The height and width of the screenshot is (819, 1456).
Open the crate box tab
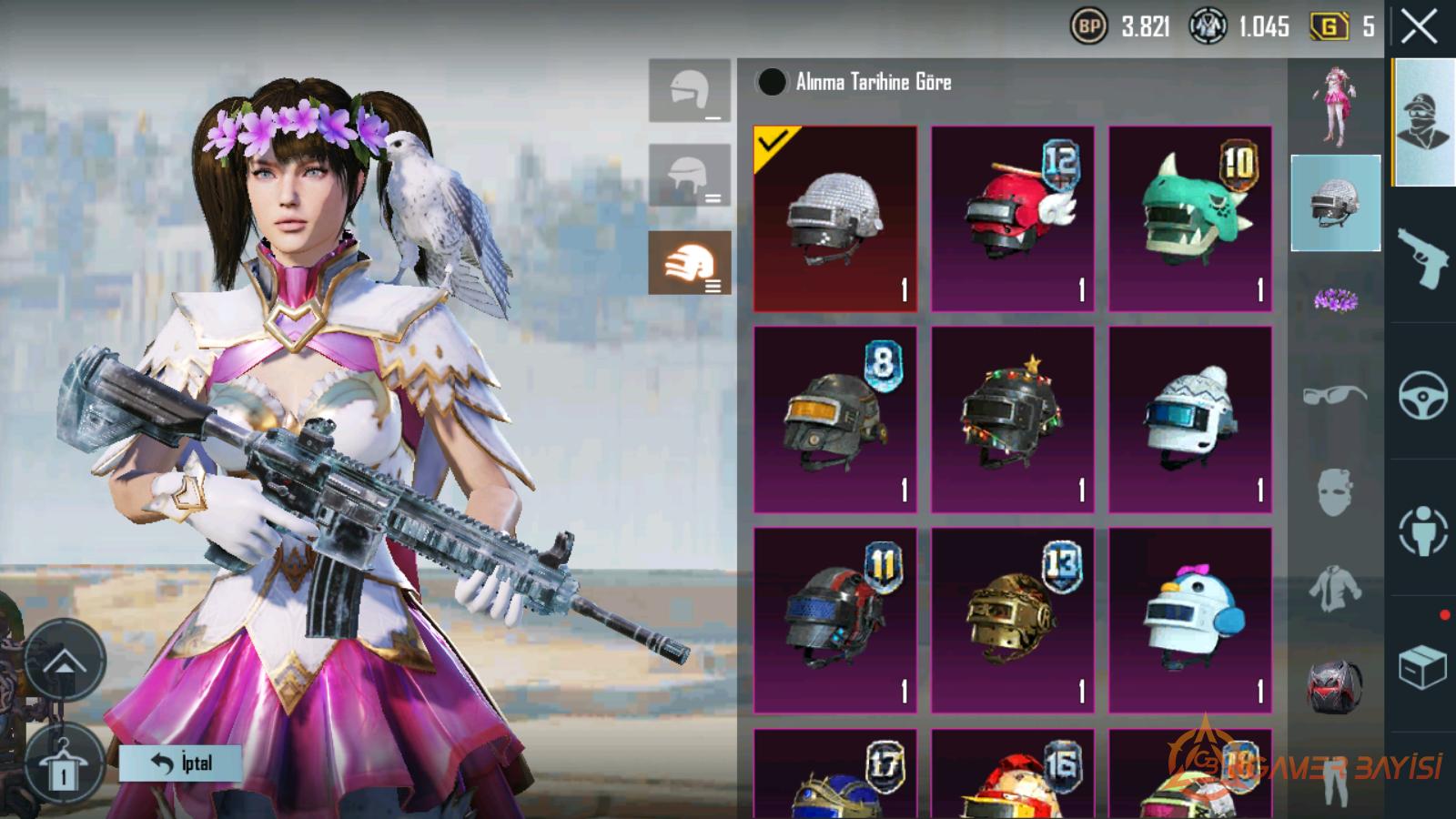[1422, 668]
